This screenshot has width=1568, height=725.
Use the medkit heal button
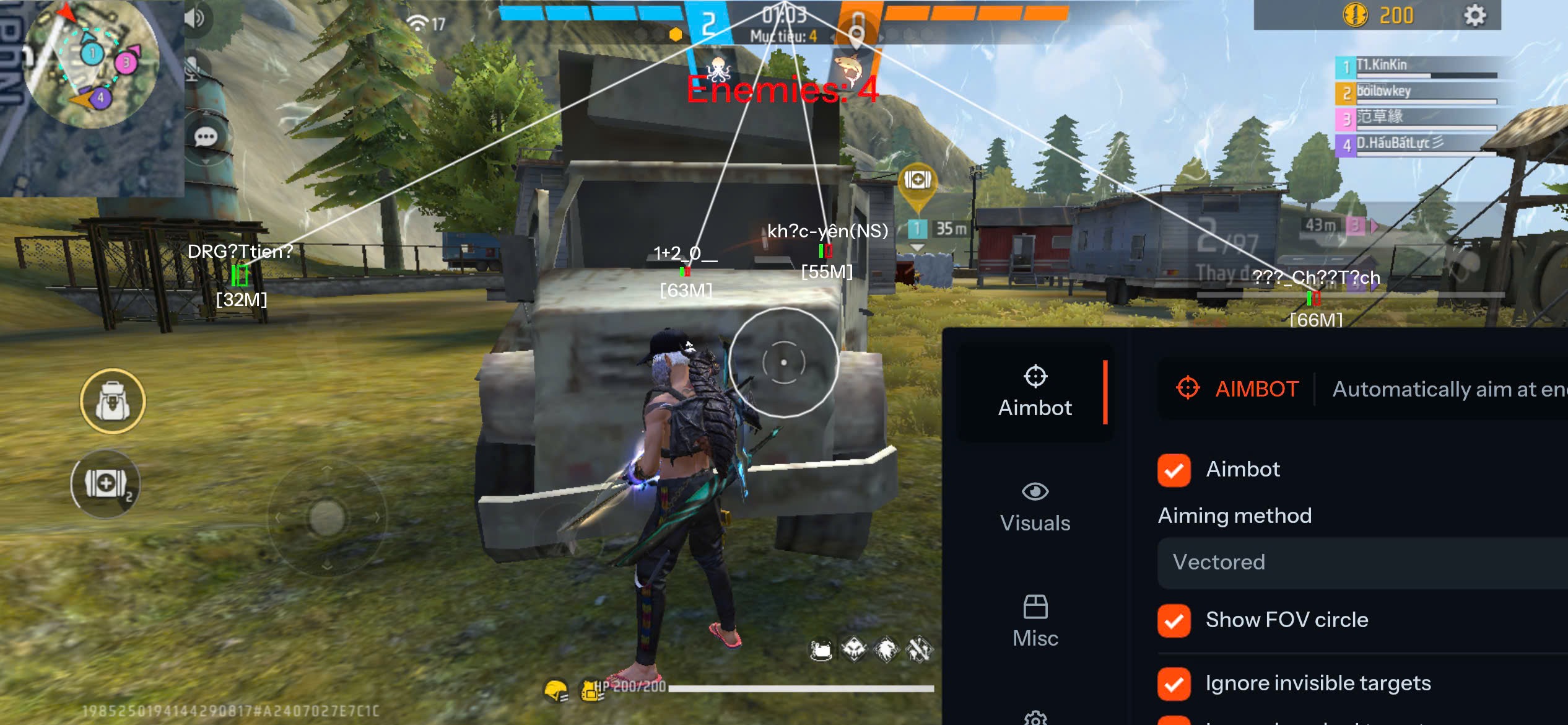coord(105,484)
